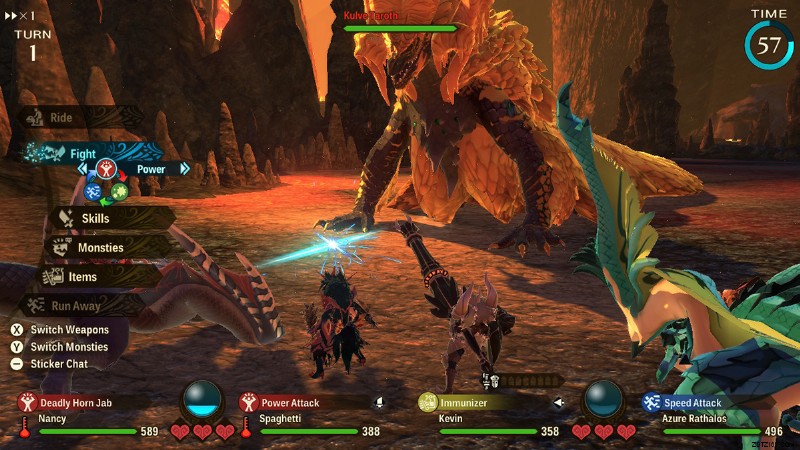This screenshot has width=800, height=450.
Task: Click the right arrow beside Power
Action: [185, 169]
